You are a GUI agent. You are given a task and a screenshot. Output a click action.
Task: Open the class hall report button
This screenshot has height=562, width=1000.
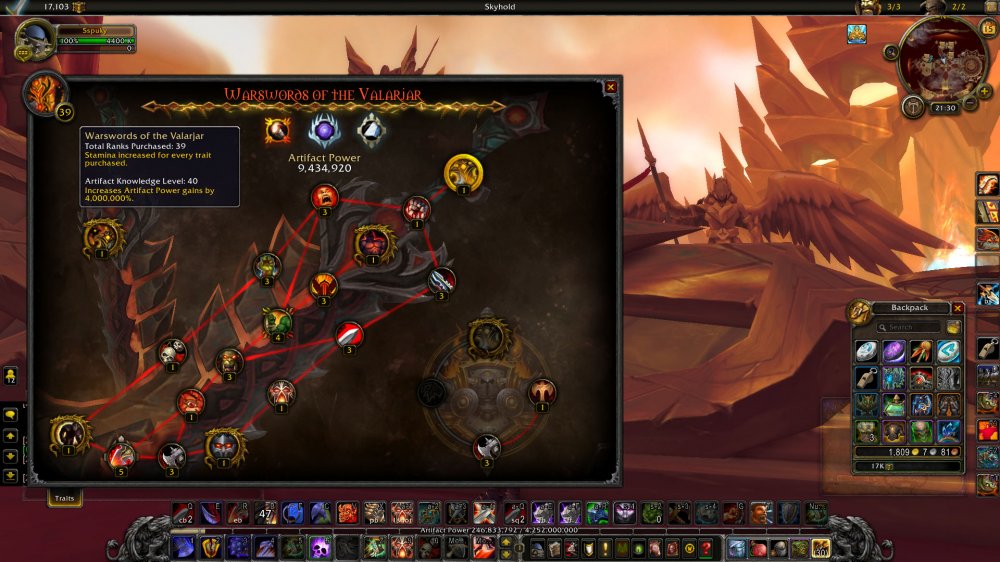pyautogui.click(x=914, y=107)
